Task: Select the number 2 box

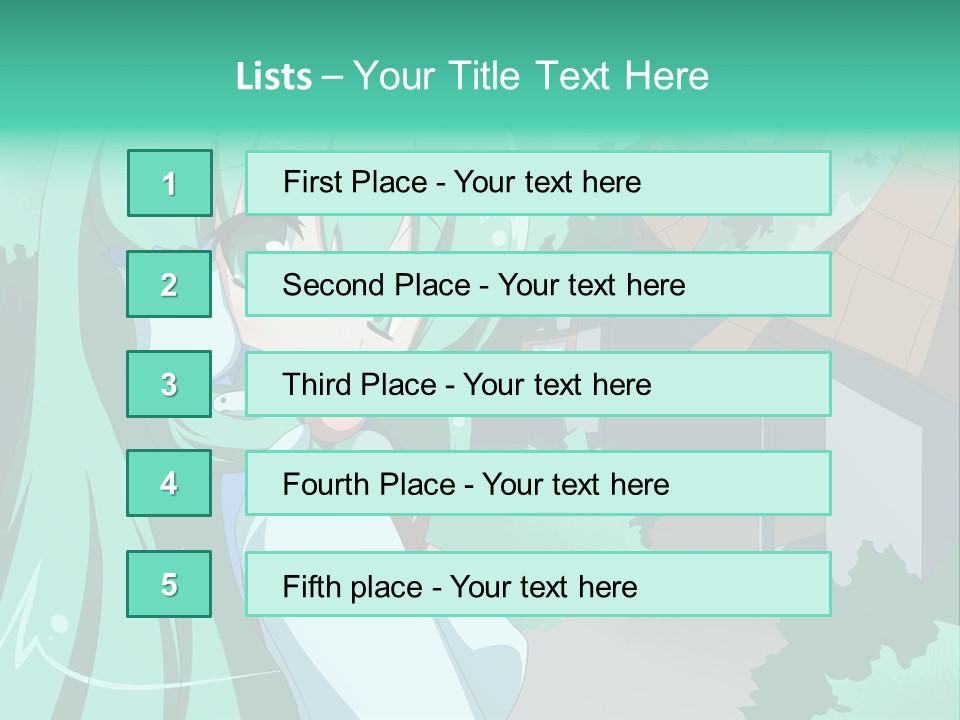Action: [169, 285]
